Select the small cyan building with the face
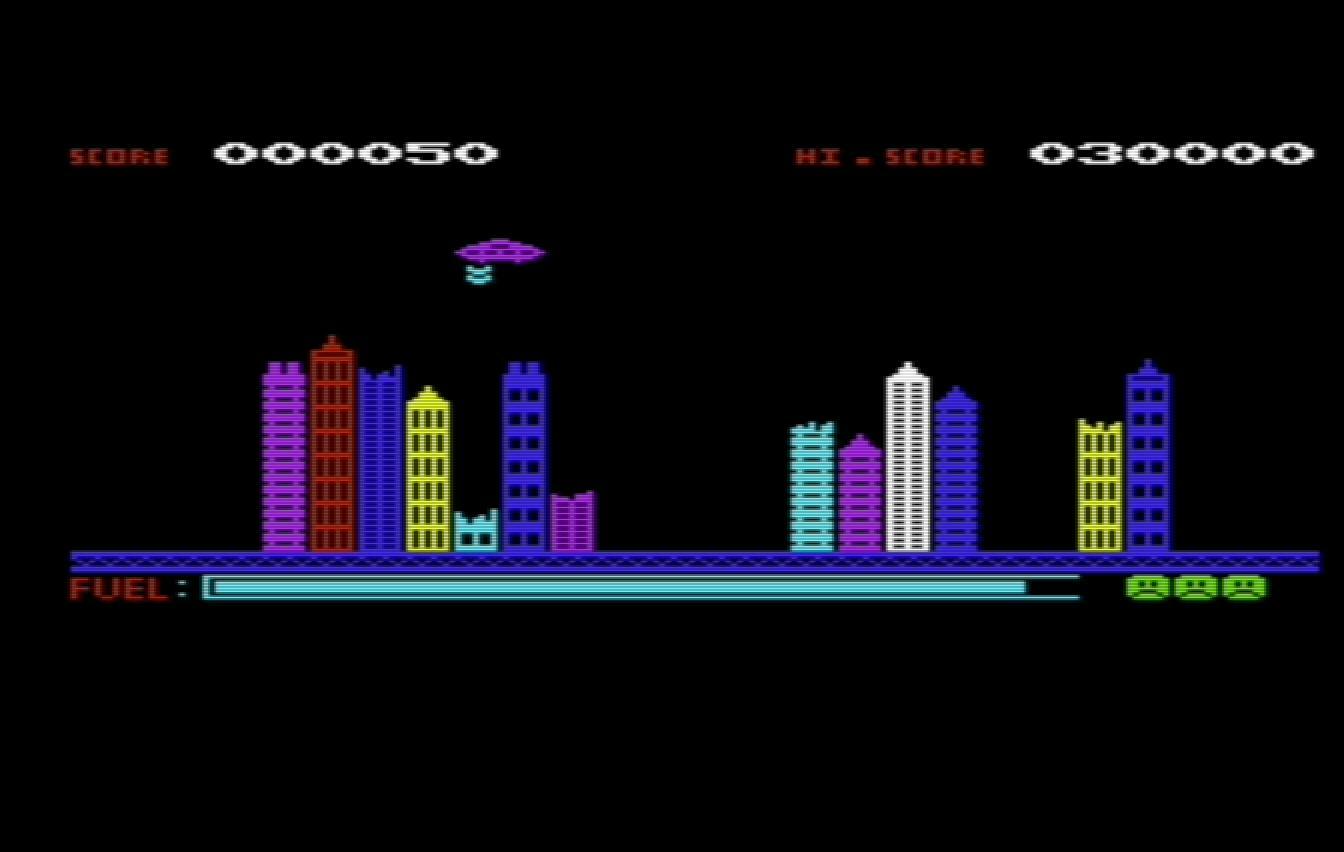Viewport: 1344px width, 852px height. (476, 530)
